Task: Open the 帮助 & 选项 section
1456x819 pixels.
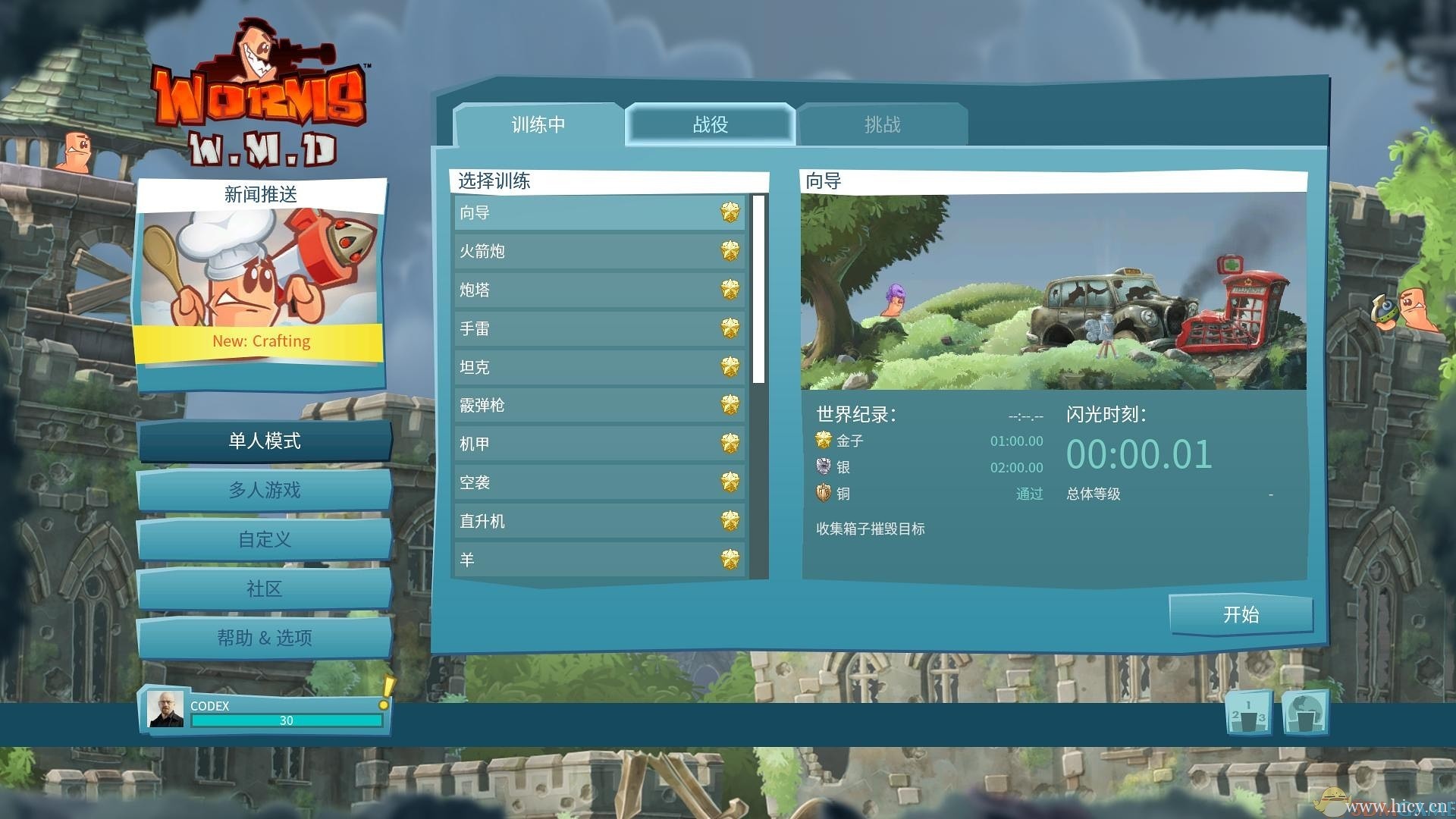Action: (265, 638)
